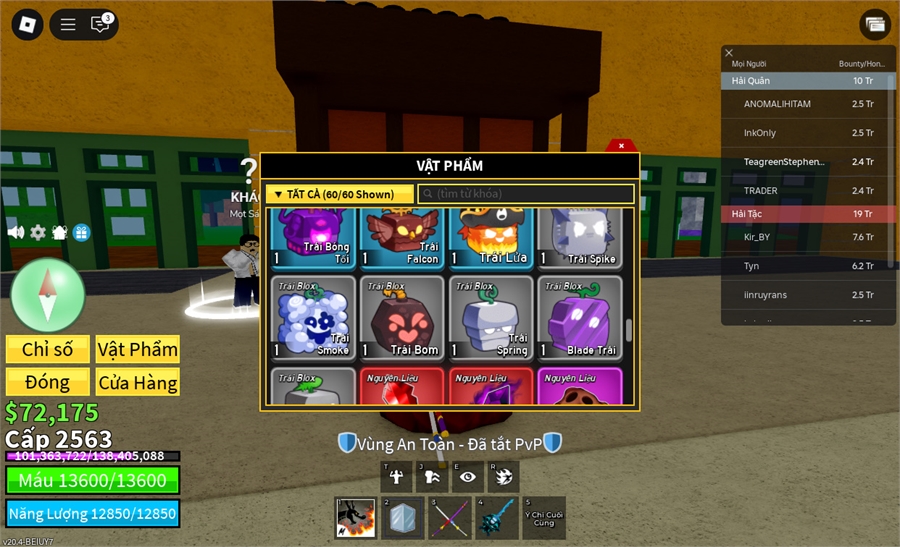Select the Trái Smoke fruit
Viewport: 900px width, 547px height.
click(x=314, y=318)
